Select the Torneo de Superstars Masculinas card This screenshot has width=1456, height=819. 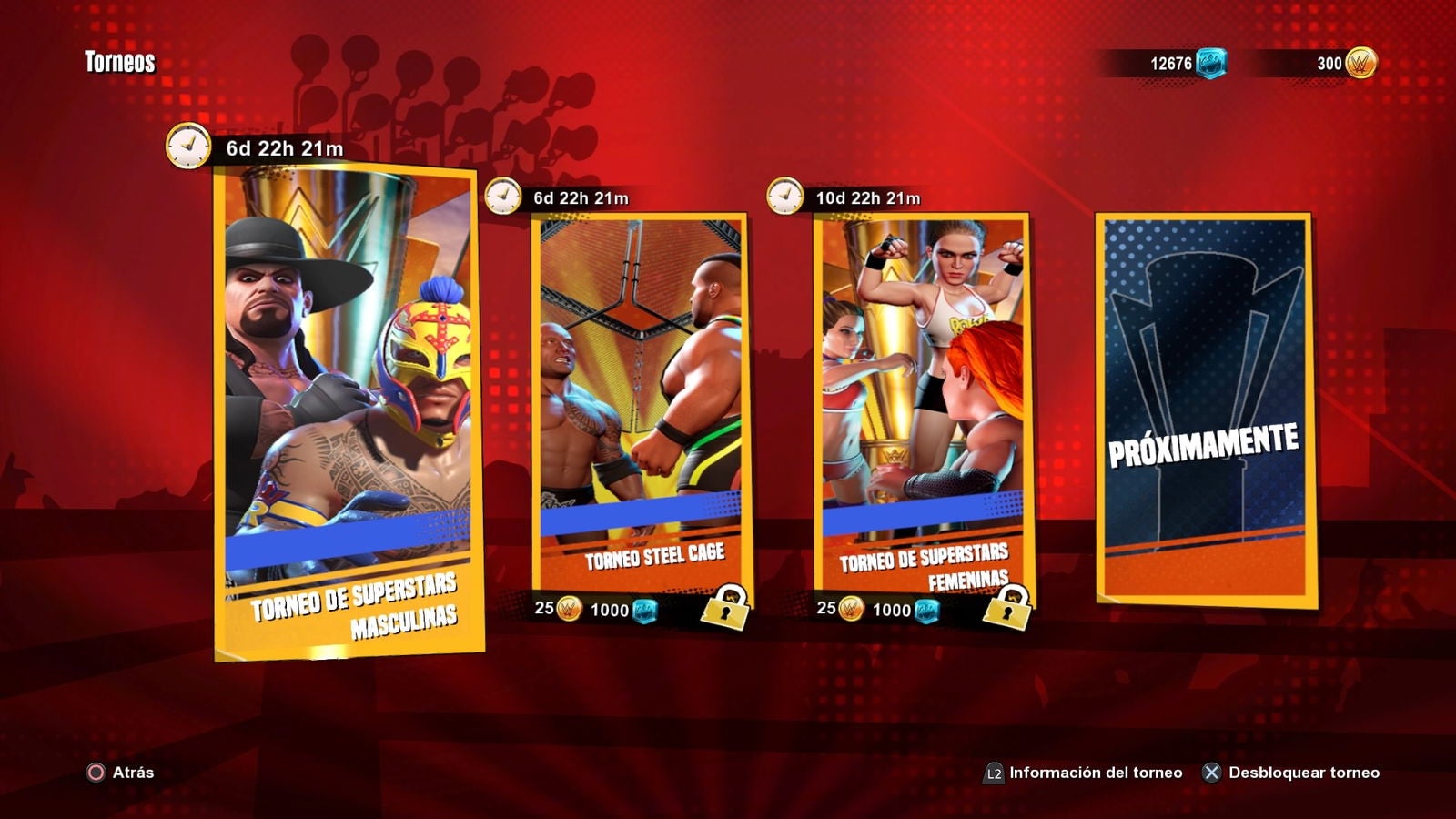[348, 409]
